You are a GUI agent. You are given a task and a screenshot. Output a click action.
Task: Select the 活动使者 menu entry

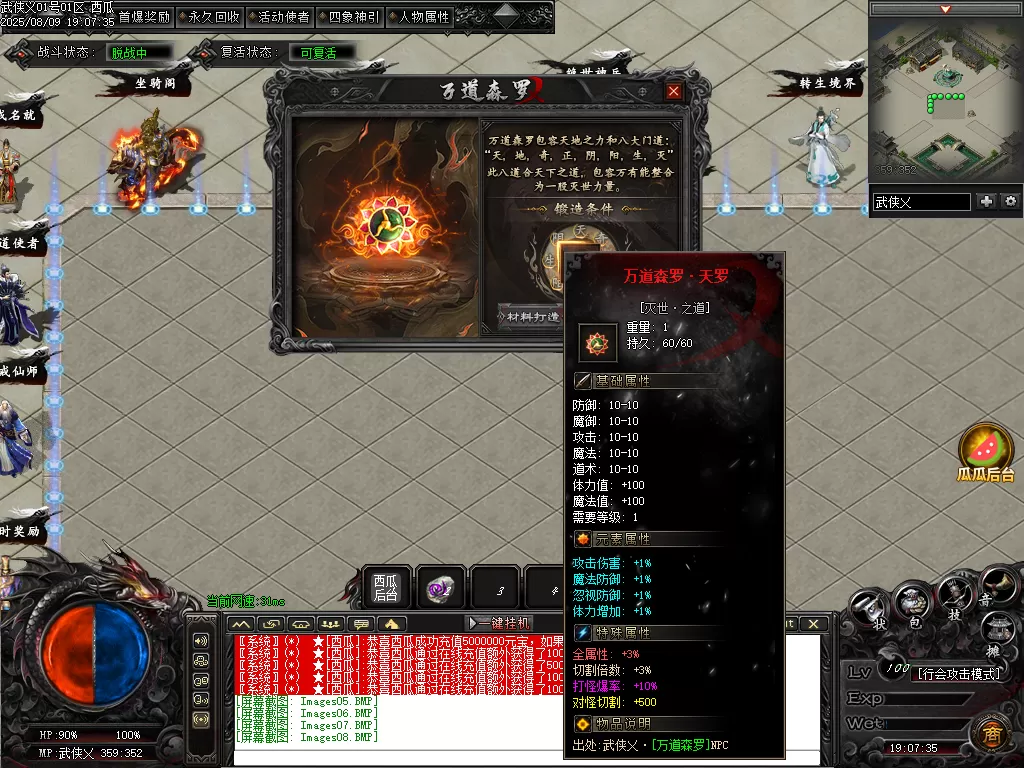click(284, 17)
